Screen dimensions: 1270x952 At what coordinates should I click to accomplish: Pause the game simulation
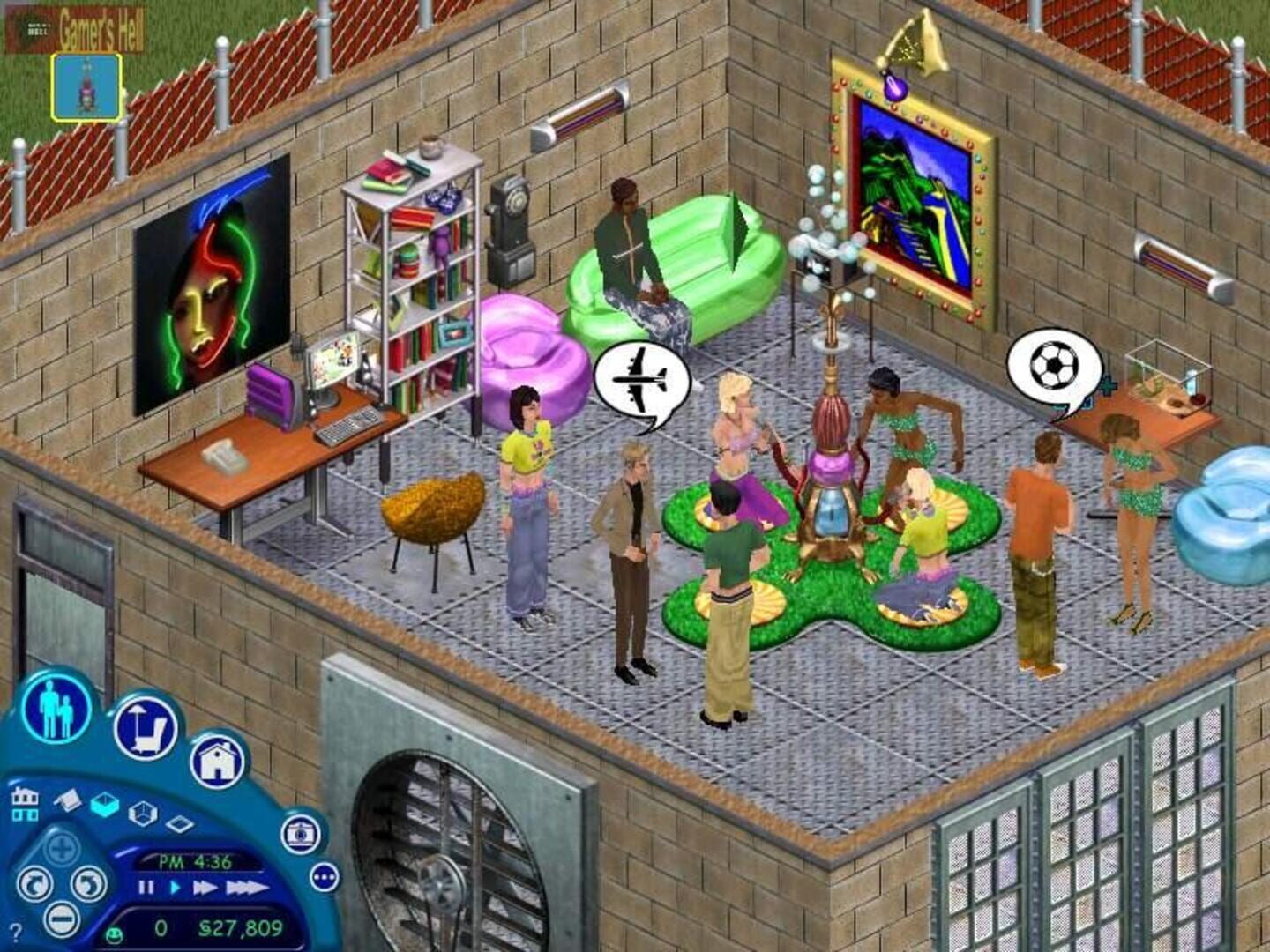coord(145,889)
